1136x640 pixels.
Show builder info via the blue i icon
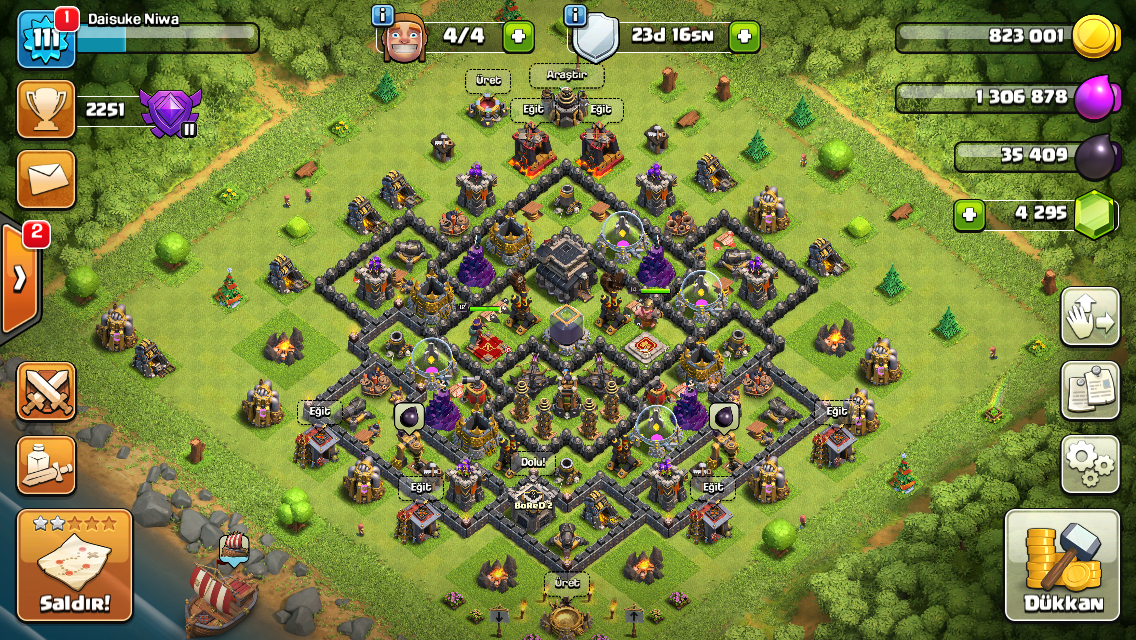[x=383, y=15]
